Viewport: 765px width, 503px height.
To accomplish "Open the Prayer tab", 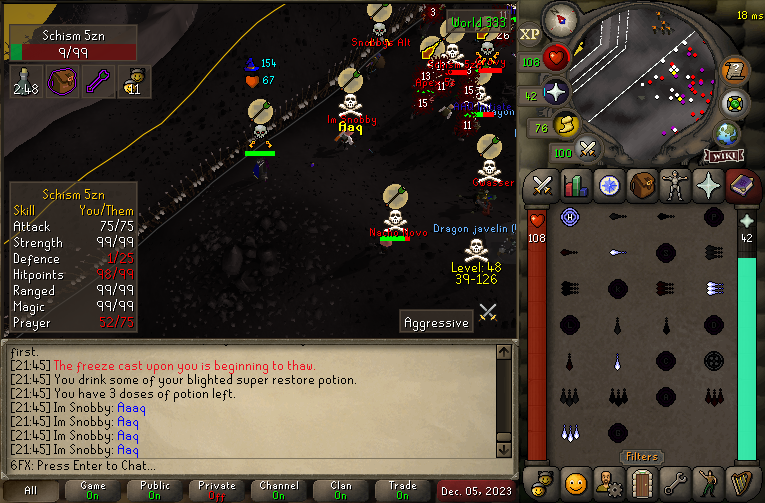I will coord(708,185).
